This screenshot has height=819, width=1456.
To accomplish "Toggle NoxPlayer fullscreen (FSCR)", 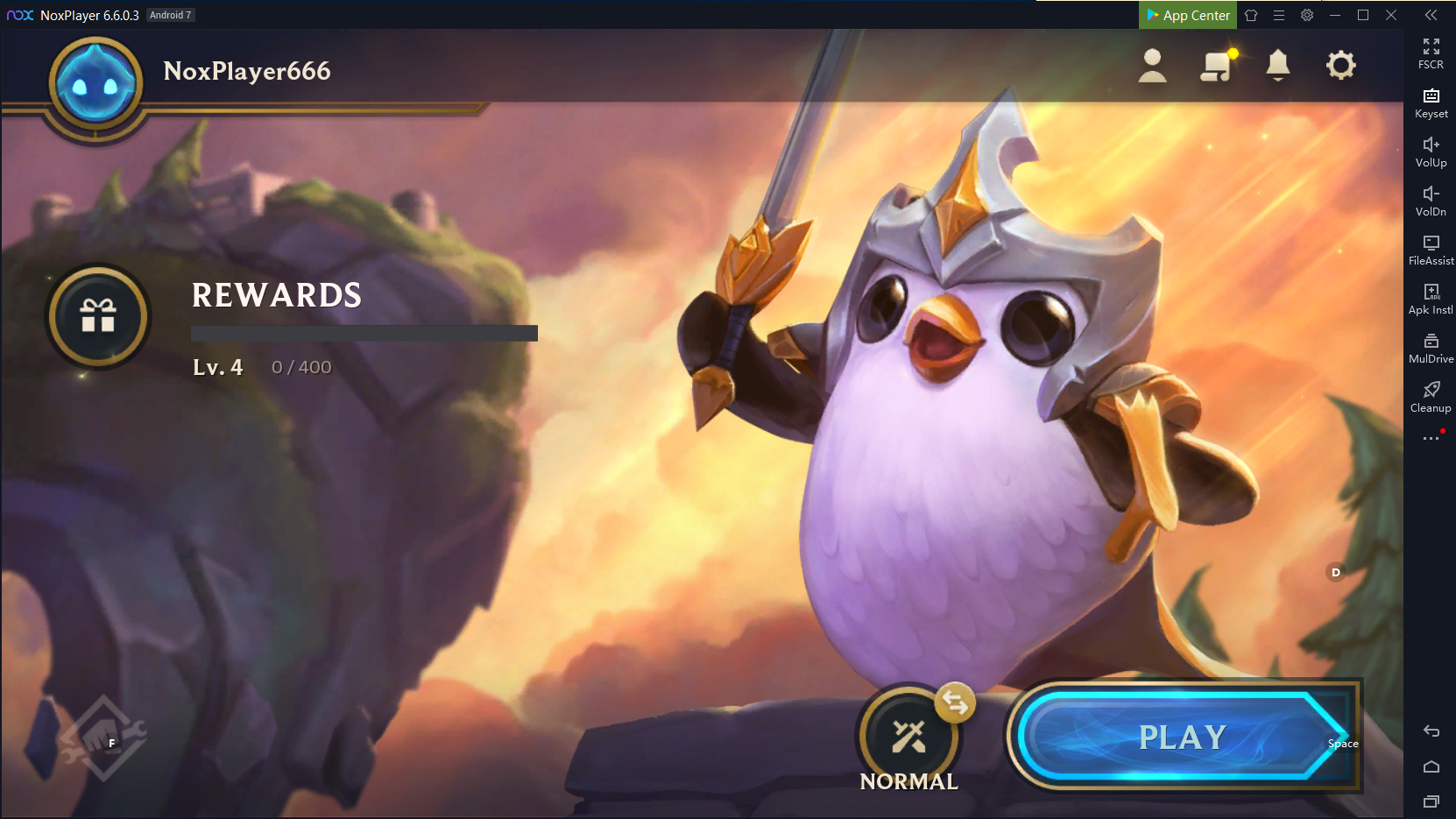I will coord(1431,53).
